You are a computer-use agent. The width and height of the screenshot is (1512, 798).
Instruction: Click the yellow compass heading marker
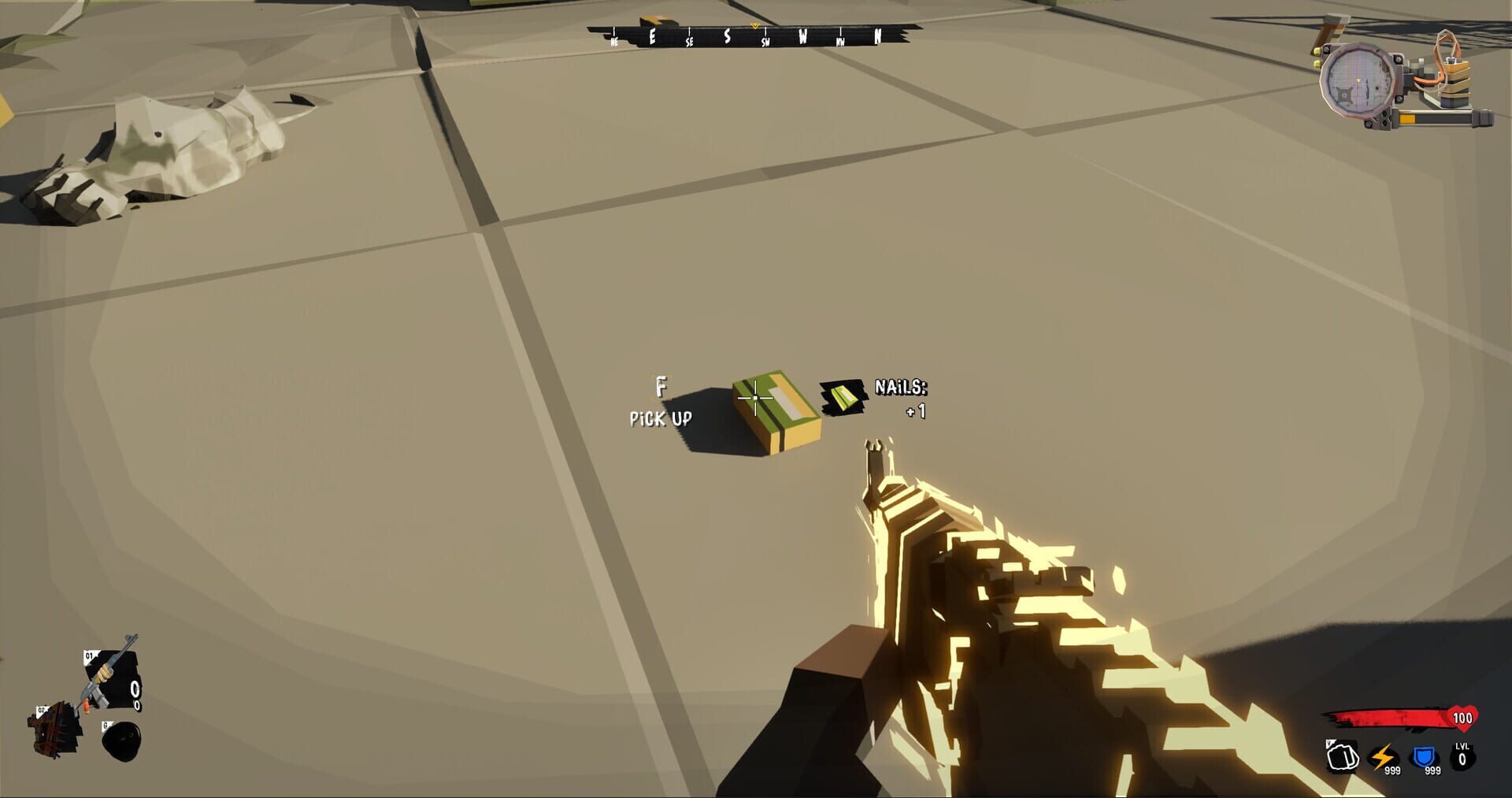click(x=755, y=26)
